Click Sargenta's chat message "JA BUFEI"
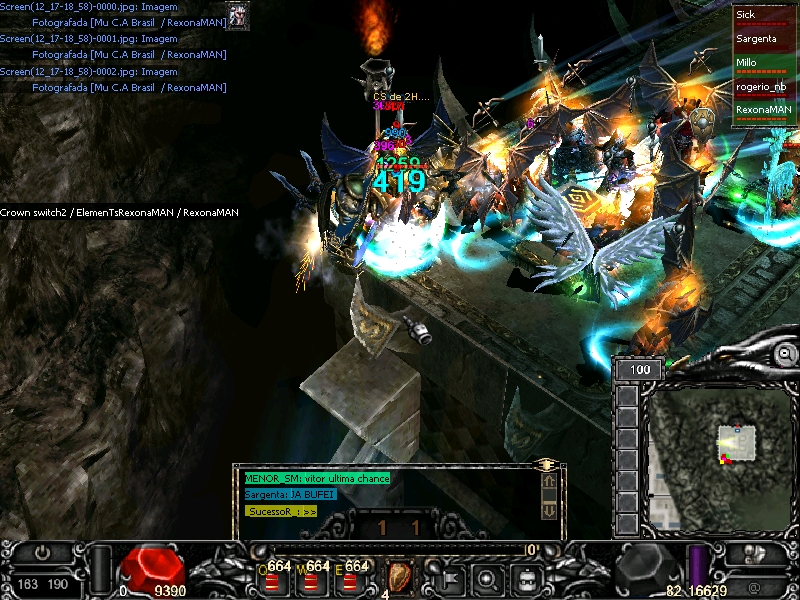Image resolution: width=800 pixels, height=600 pixels. pos(290,494)
